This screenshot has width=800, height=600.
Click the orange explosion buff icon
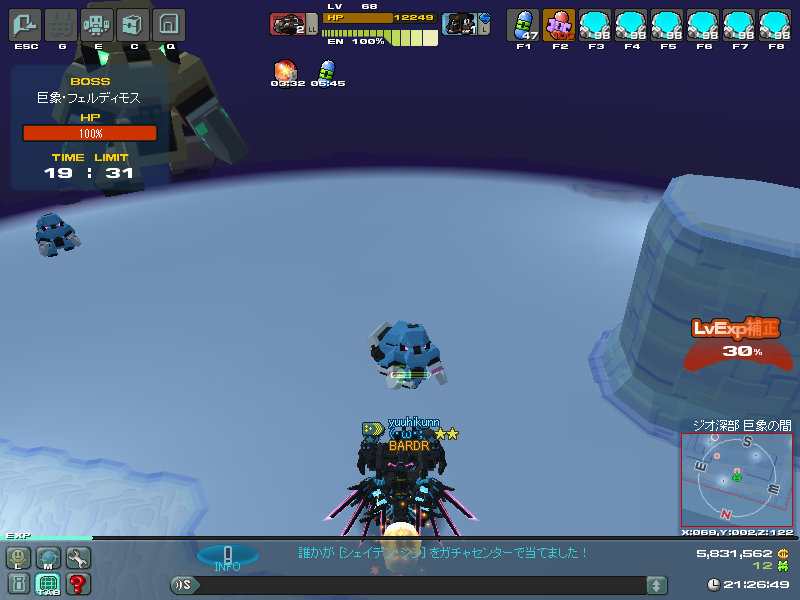(285, 70)
